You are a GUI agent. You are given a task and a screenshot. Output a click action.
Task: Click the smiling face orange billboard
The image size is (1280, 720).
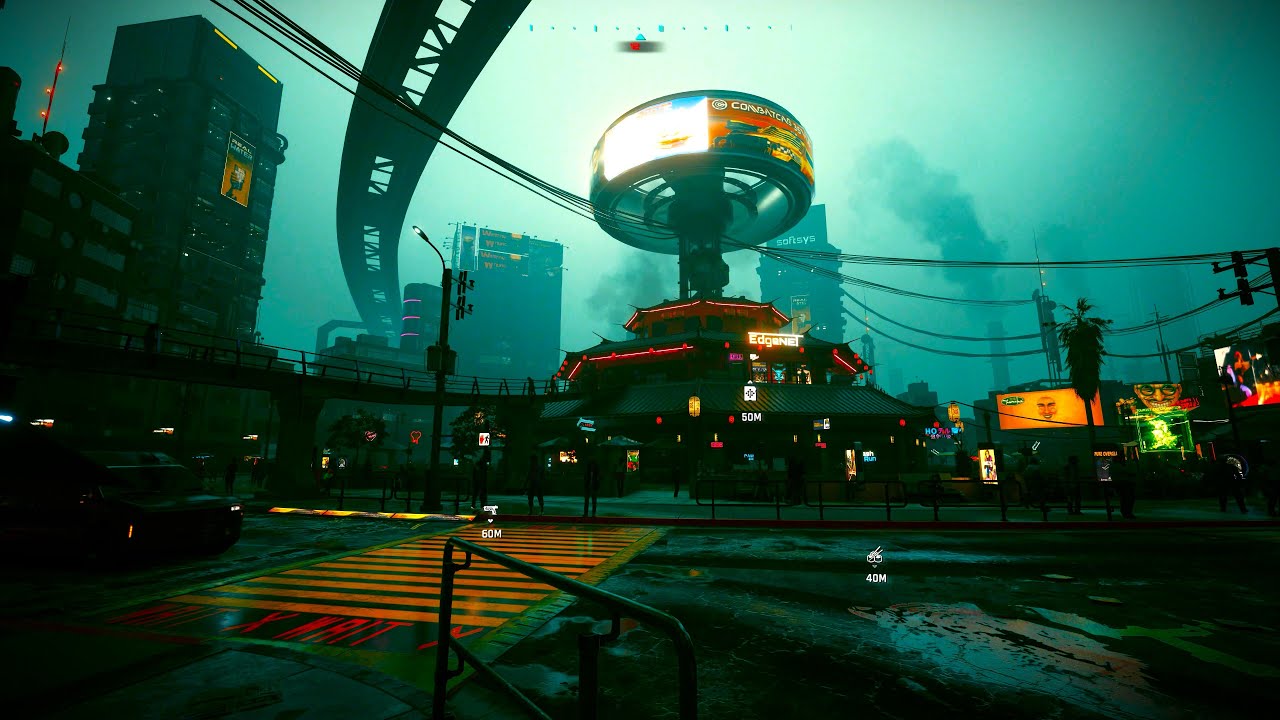[1047, 406]
